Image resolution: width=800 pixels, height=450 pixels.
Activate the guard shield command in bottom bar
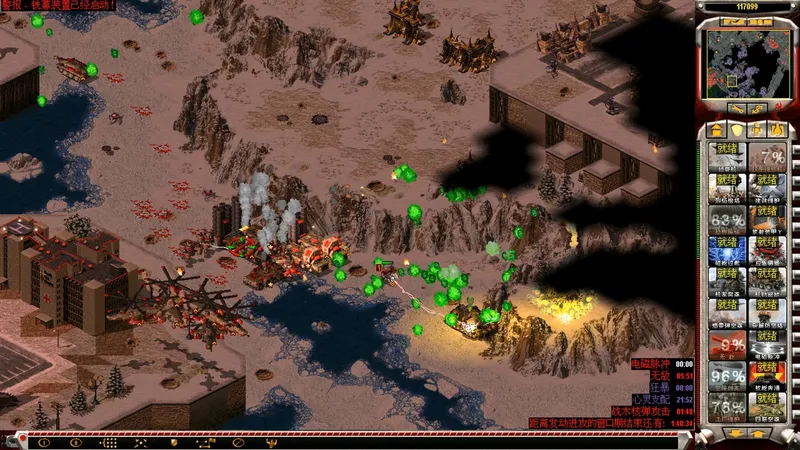pyautogui.click(x=174, y=442)
